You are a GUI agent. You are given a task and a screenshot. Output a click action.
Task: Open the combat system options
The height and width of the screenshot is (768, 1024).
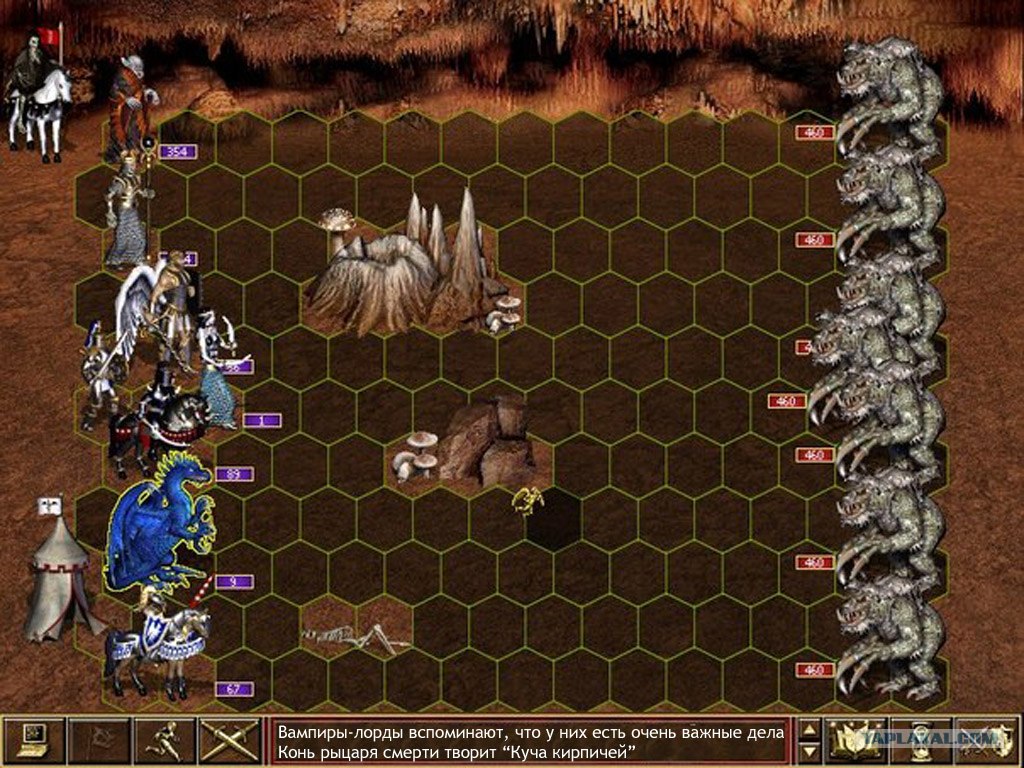click(x=33, y=741)
